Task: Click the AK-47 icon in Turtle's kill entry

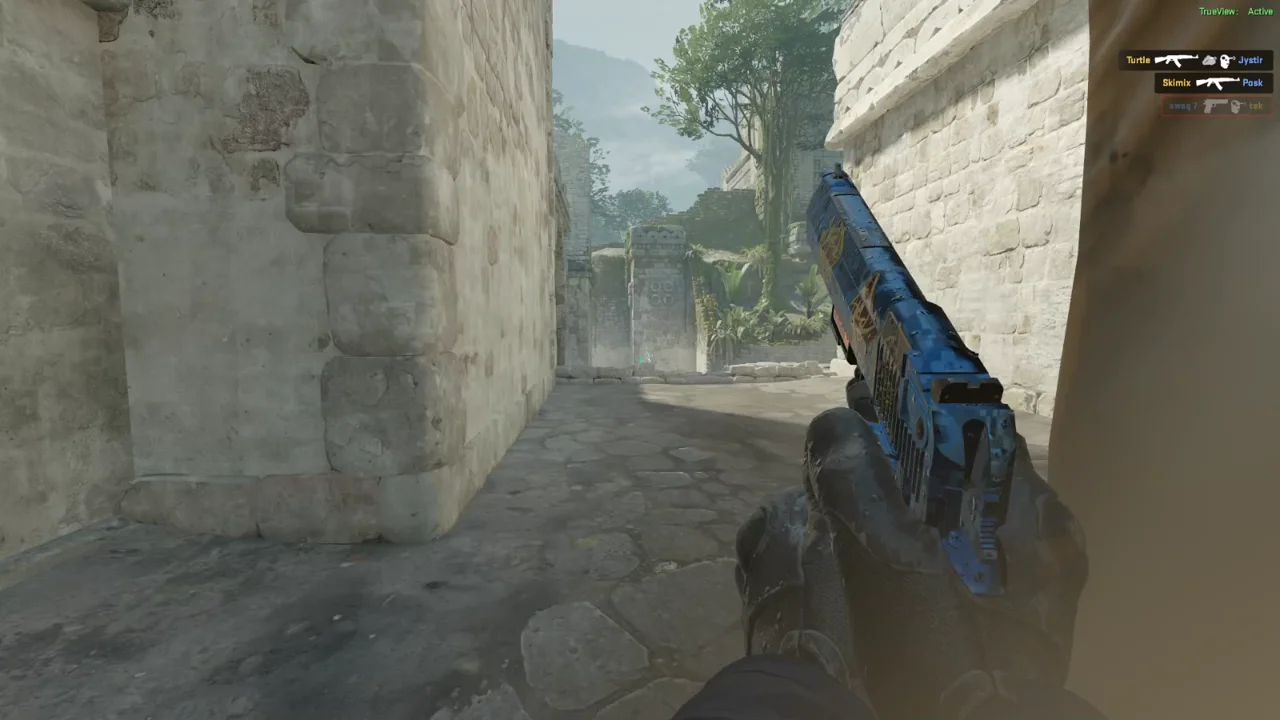Action: (1177, 61)
